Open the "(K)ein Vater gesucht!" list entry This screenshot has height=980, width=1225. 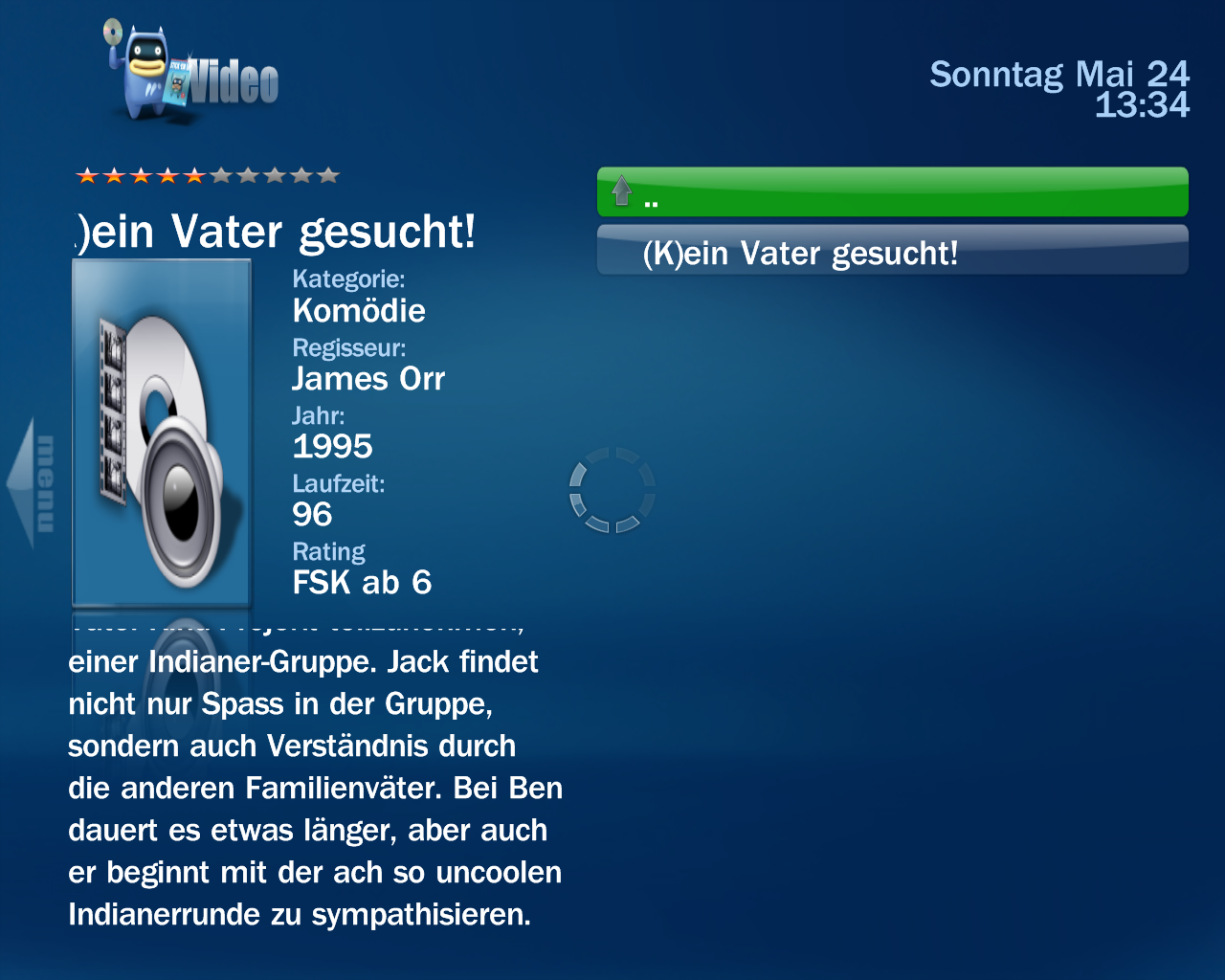pos(892,252)
